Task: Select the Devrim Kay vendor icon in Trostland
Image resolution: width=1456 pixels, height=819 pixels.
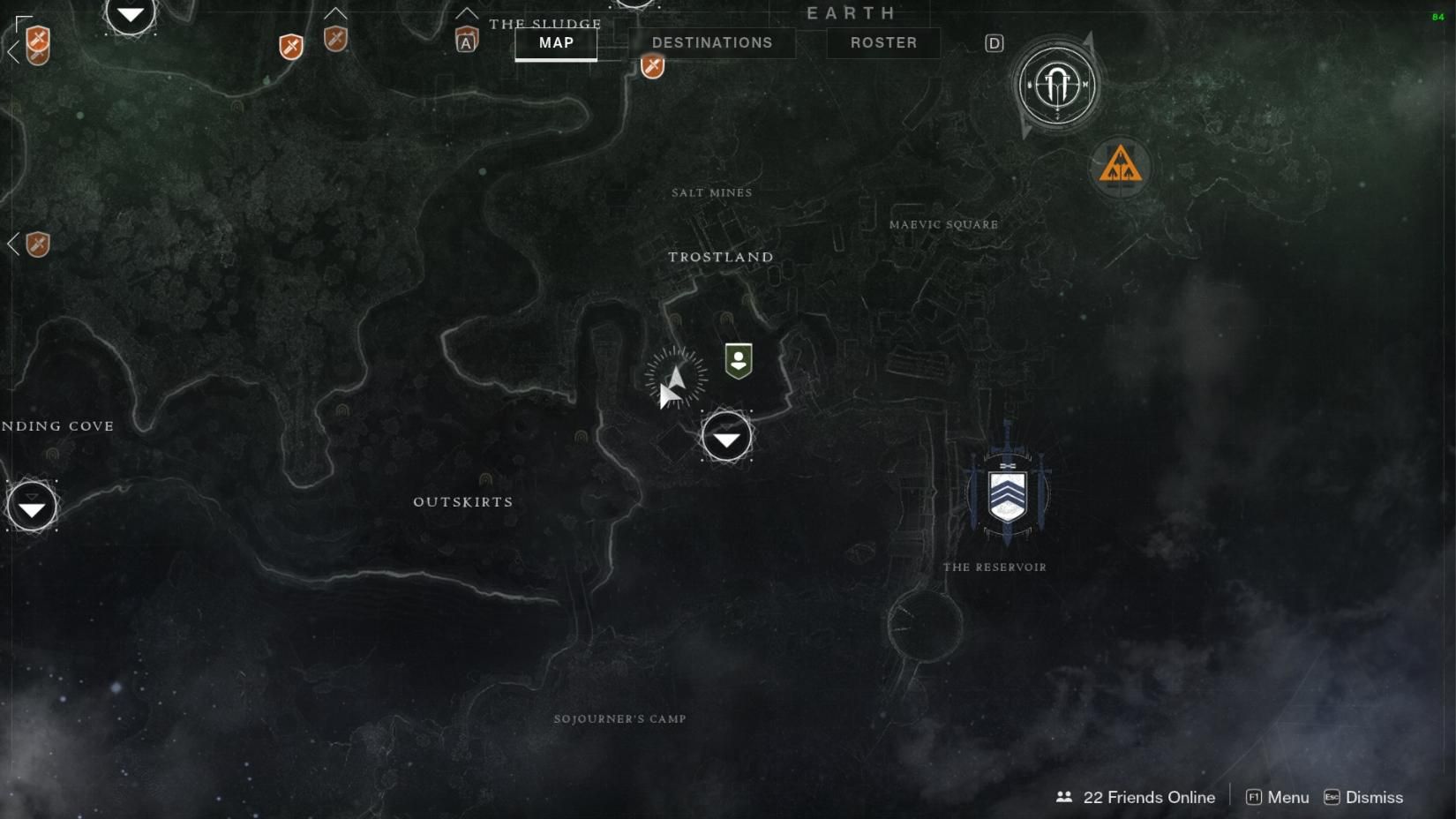Action: tap(737, 359)
